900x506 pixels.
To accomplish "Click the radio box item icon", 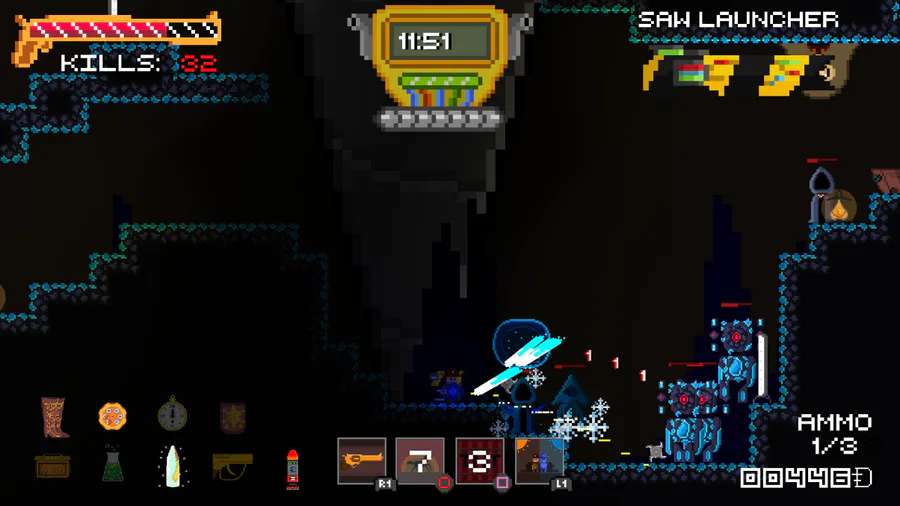I will click(x=52, y=466).
